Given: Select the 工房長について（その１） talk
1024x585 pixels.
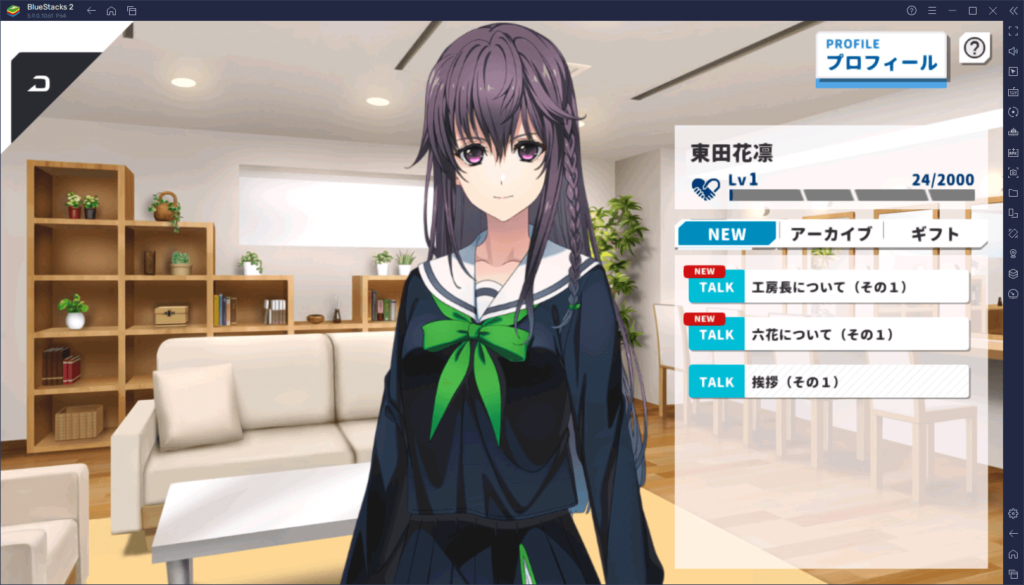Looking at the screenshot, I should (828, 287).
